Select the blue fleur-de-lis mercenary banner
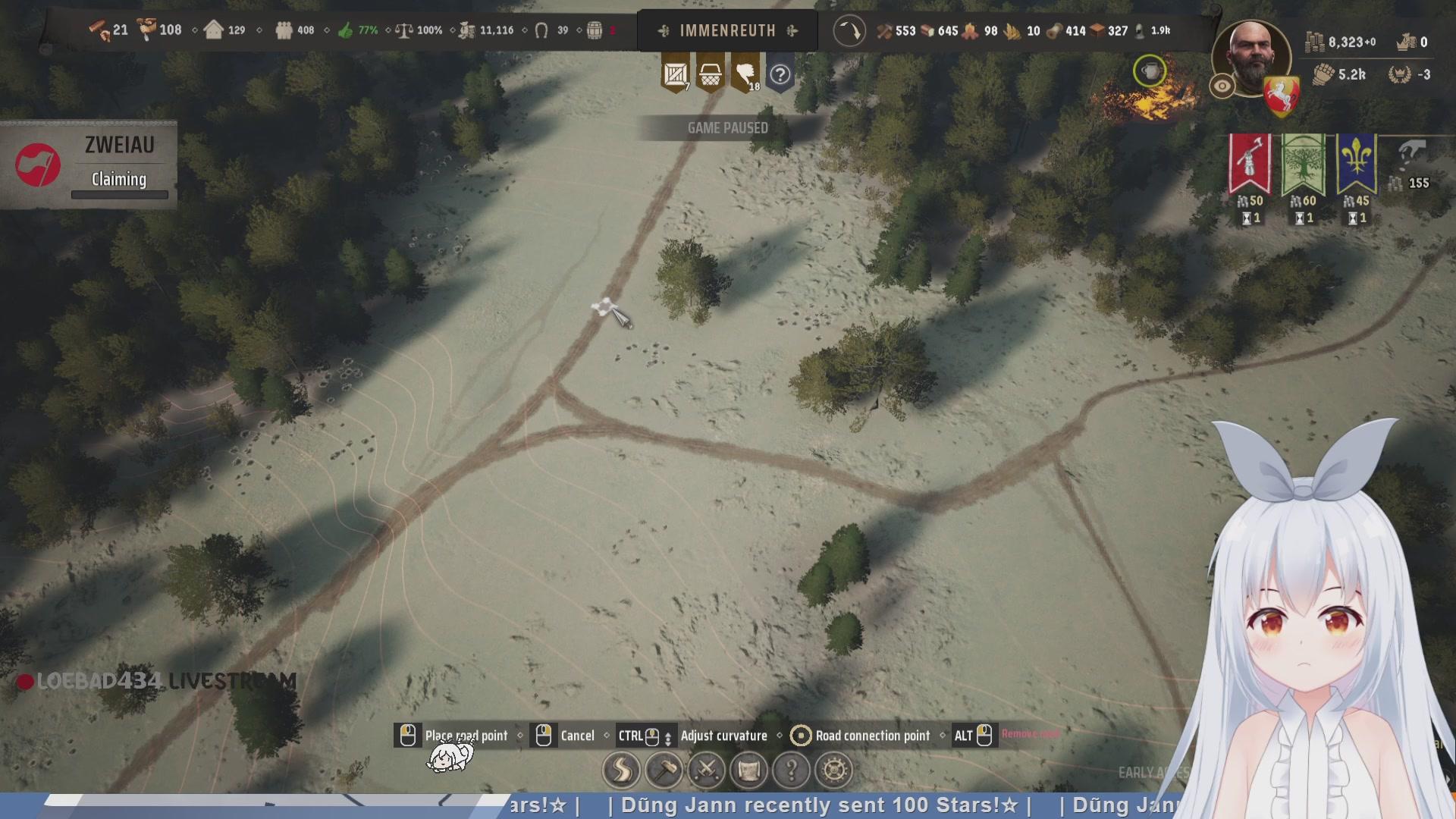This screenshot has height=819, width=1456. coord(1357,163)
